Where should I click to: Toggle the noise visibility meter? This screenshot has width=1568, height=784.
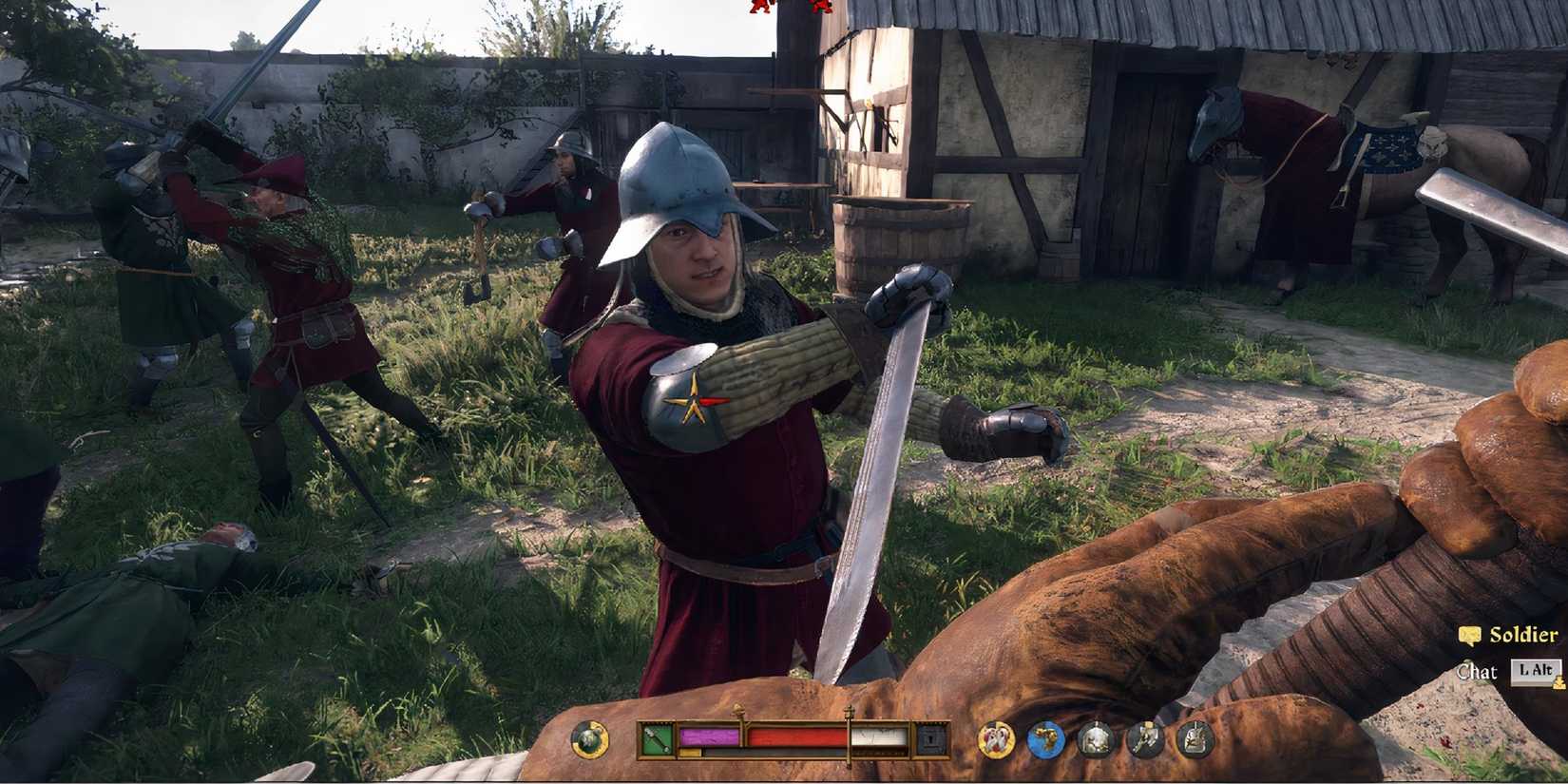click(878, 737)
